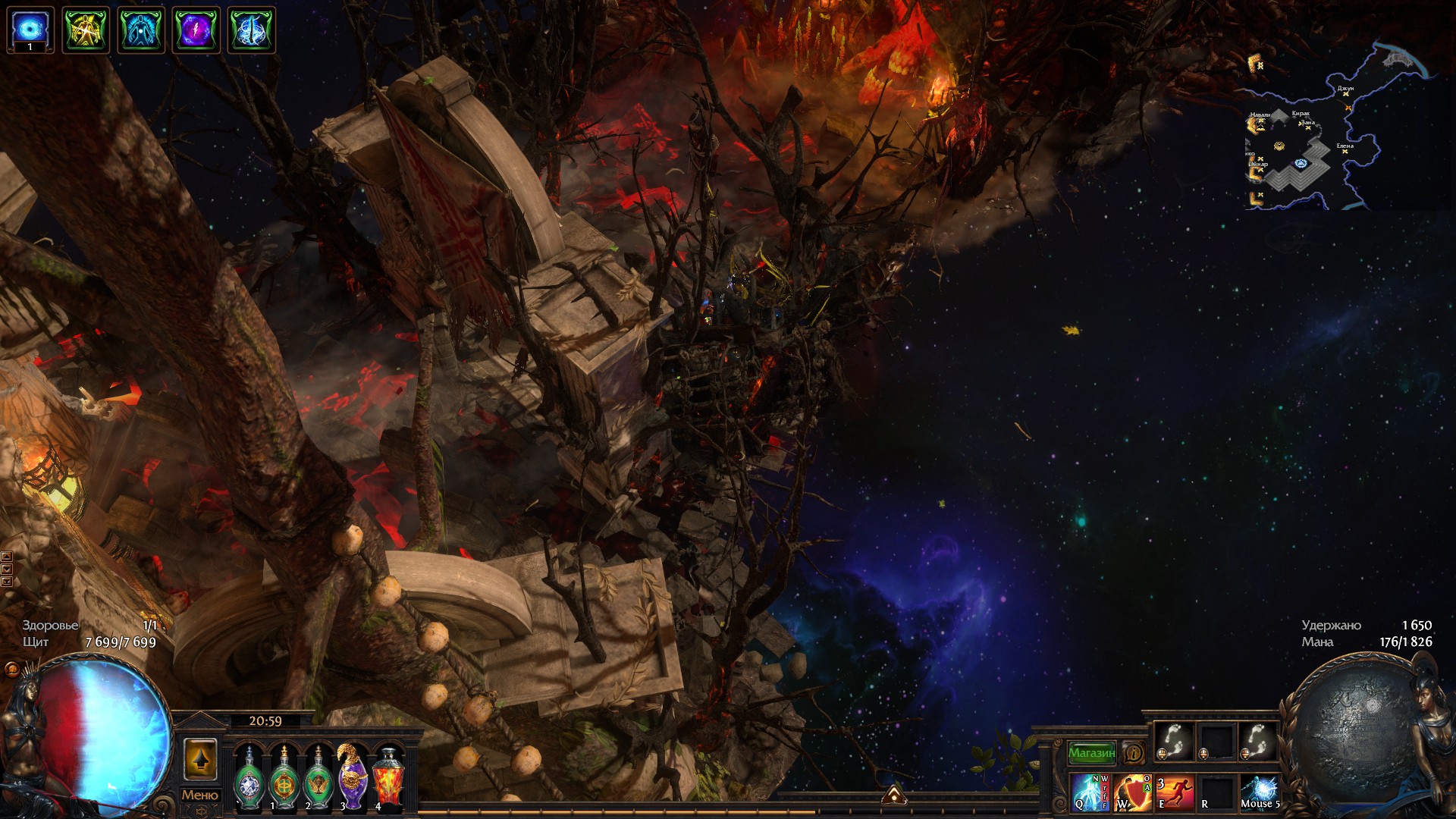Activate the running man skill on E
Image resolution: width=1456 pixels, height=819 pixels.
click(1175, 792)
